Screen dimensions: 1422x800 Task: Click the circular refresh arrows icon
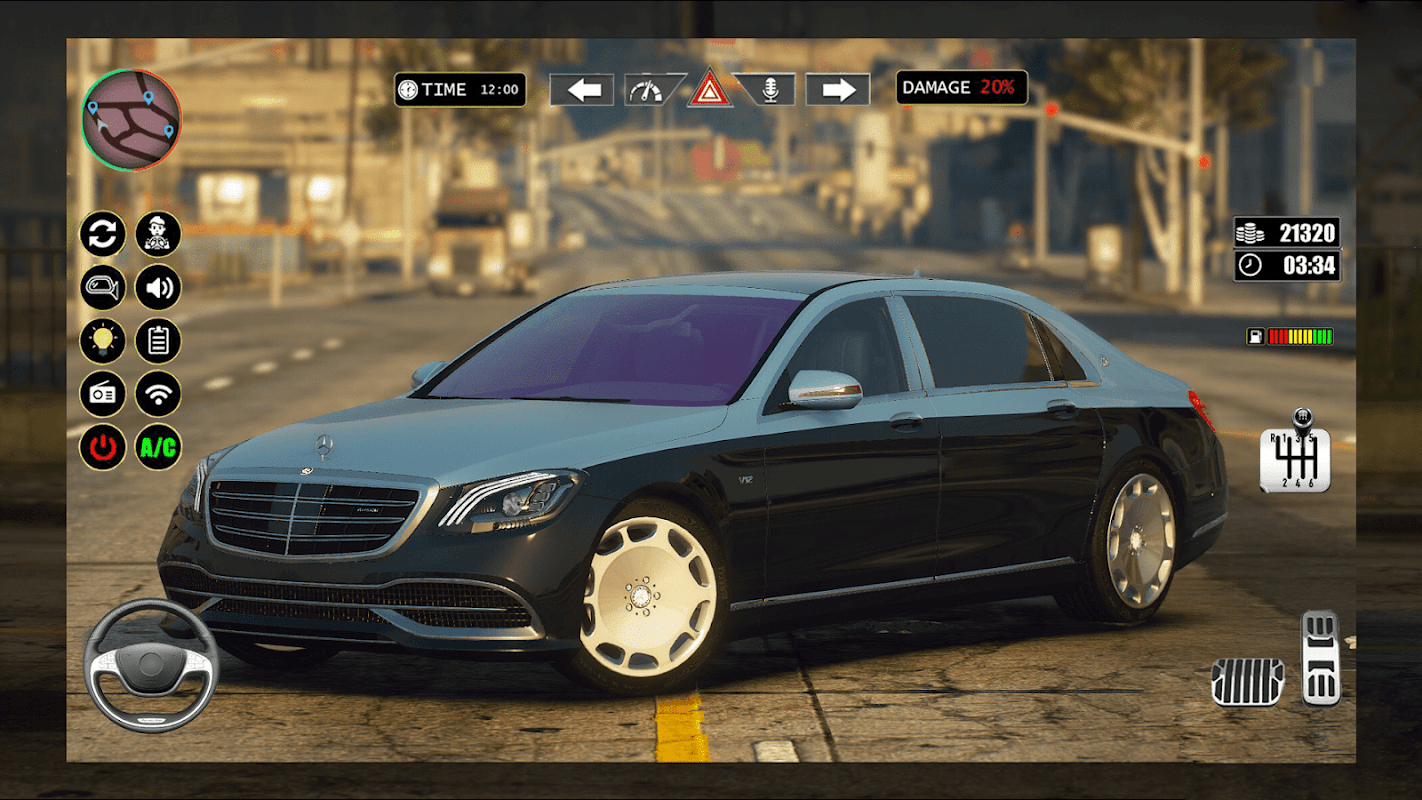point(103,234)
